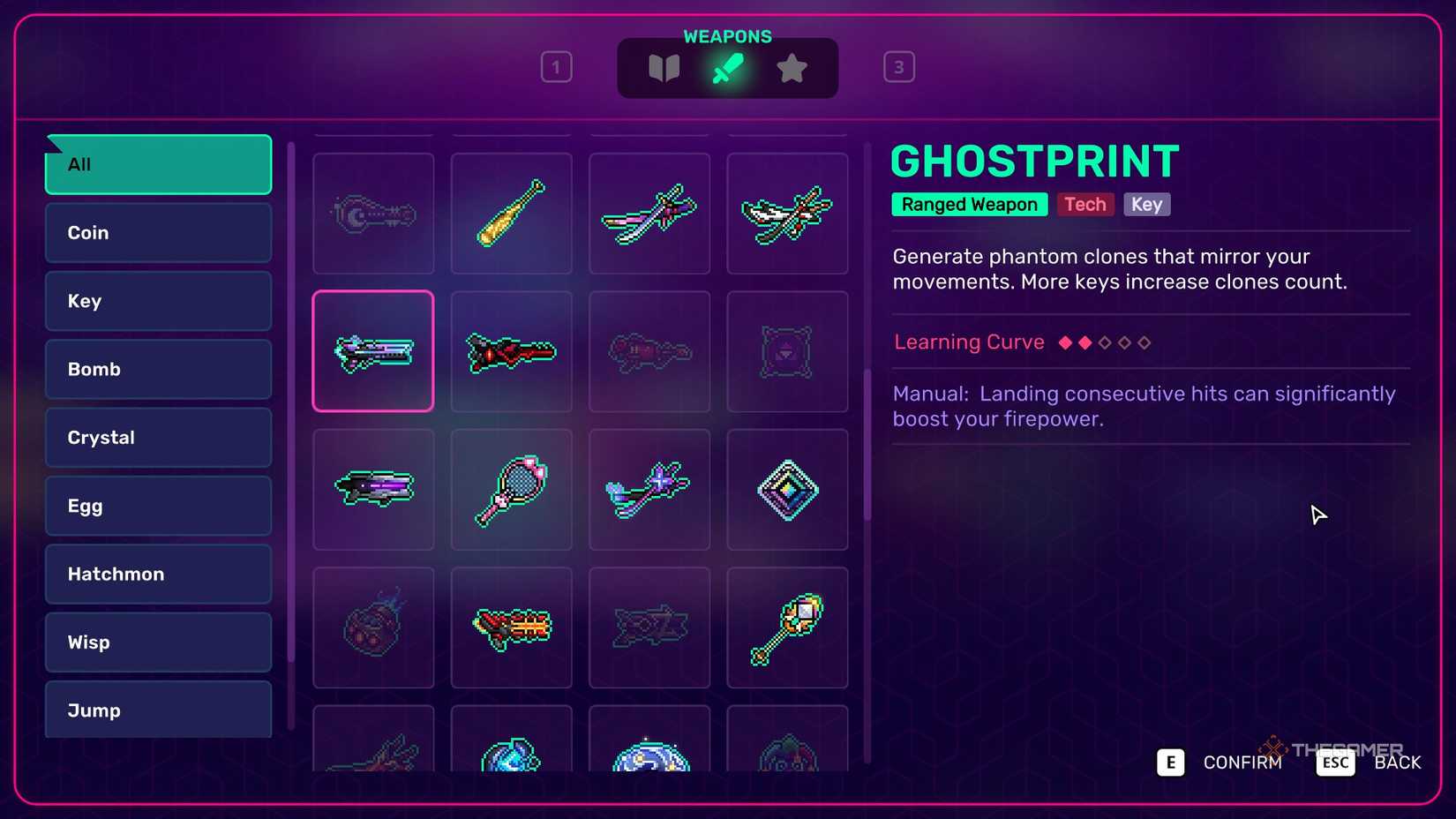Open the book codex tab icon

[x=664, y=67]
